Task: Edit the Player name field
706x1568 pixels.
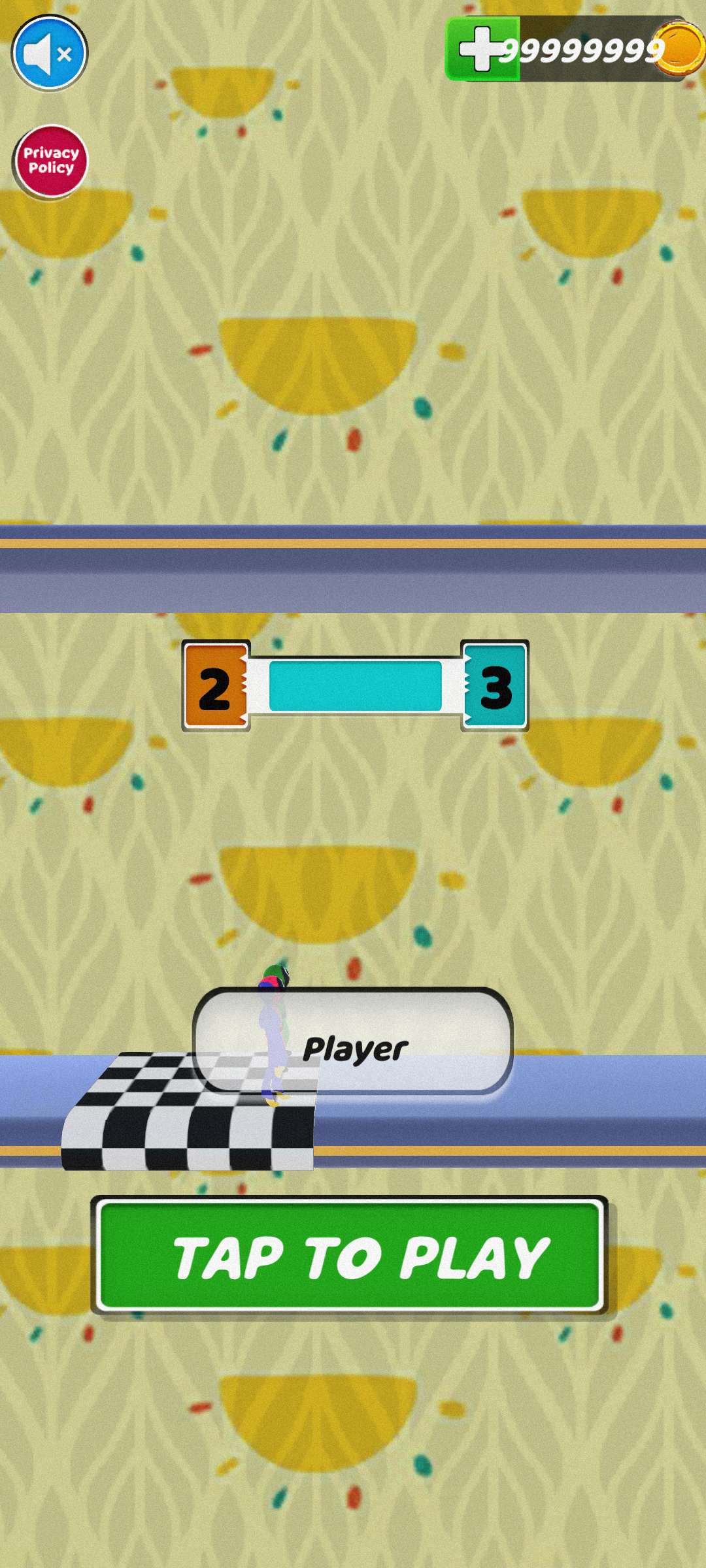Action: [354, 1041]
